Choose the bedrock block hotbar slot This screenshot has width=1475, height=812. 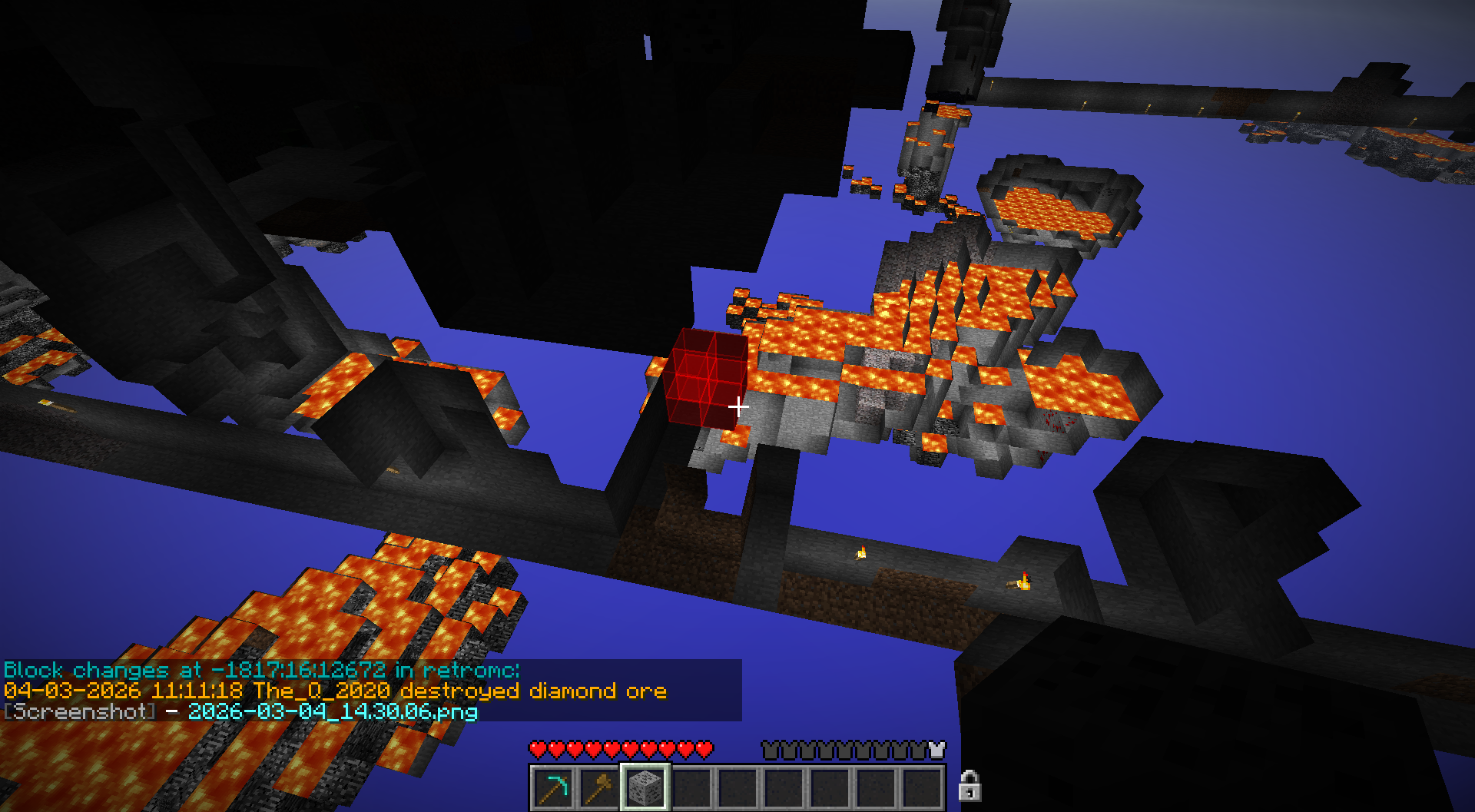[645, 787]
